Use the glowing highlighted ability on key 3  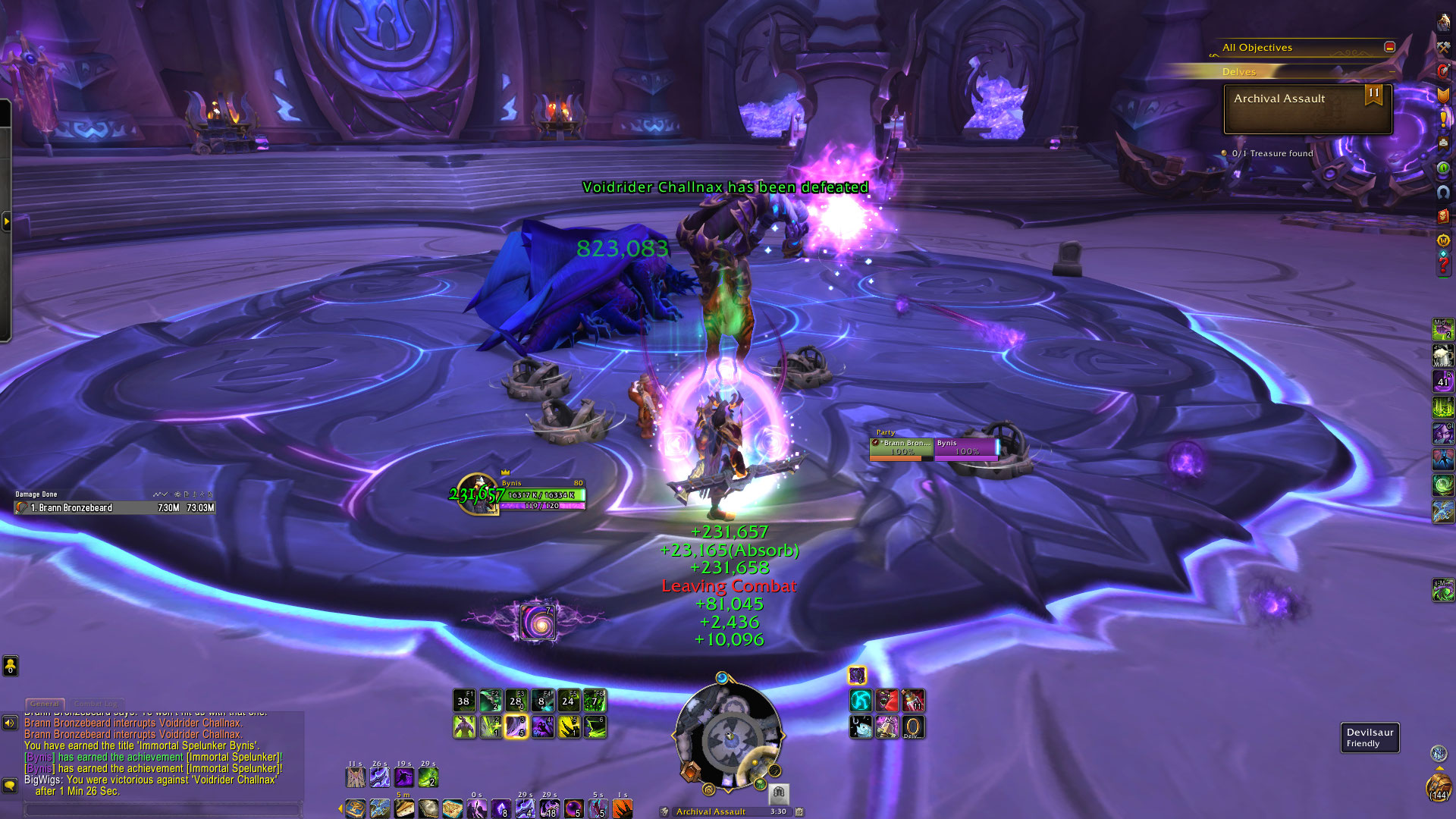516,727
